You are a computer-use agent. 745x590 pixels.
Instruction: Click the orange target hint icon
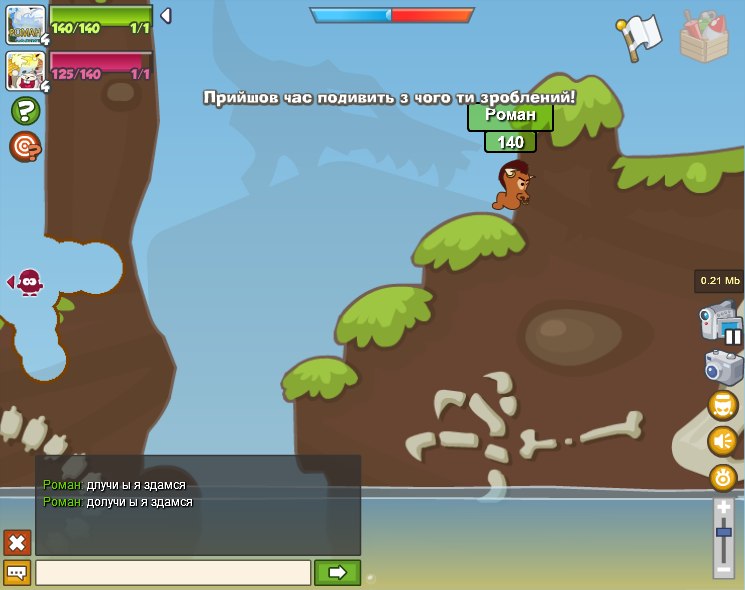[25, 147]
